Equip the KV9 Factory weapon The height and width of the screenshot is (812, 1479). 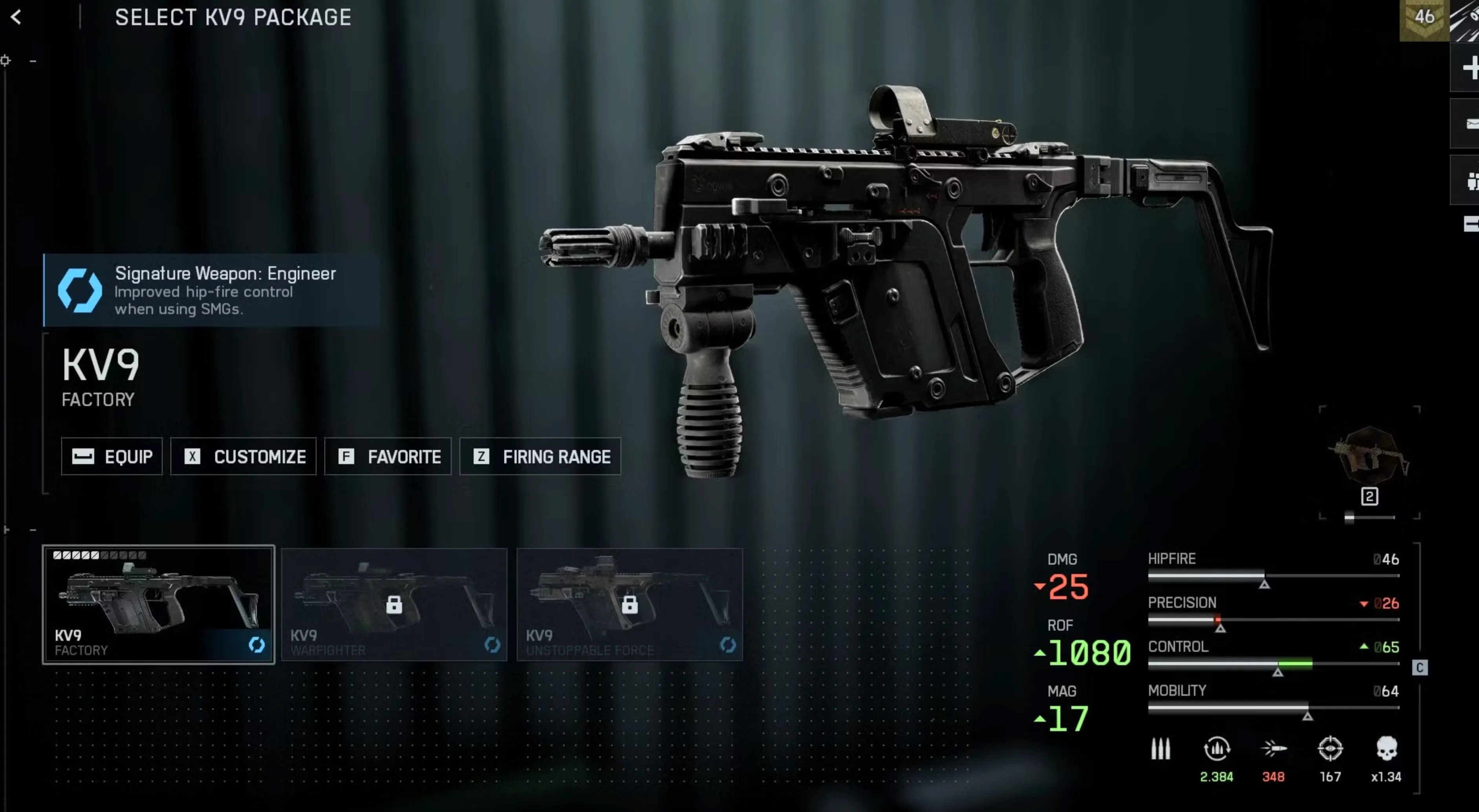pos(112,456)
